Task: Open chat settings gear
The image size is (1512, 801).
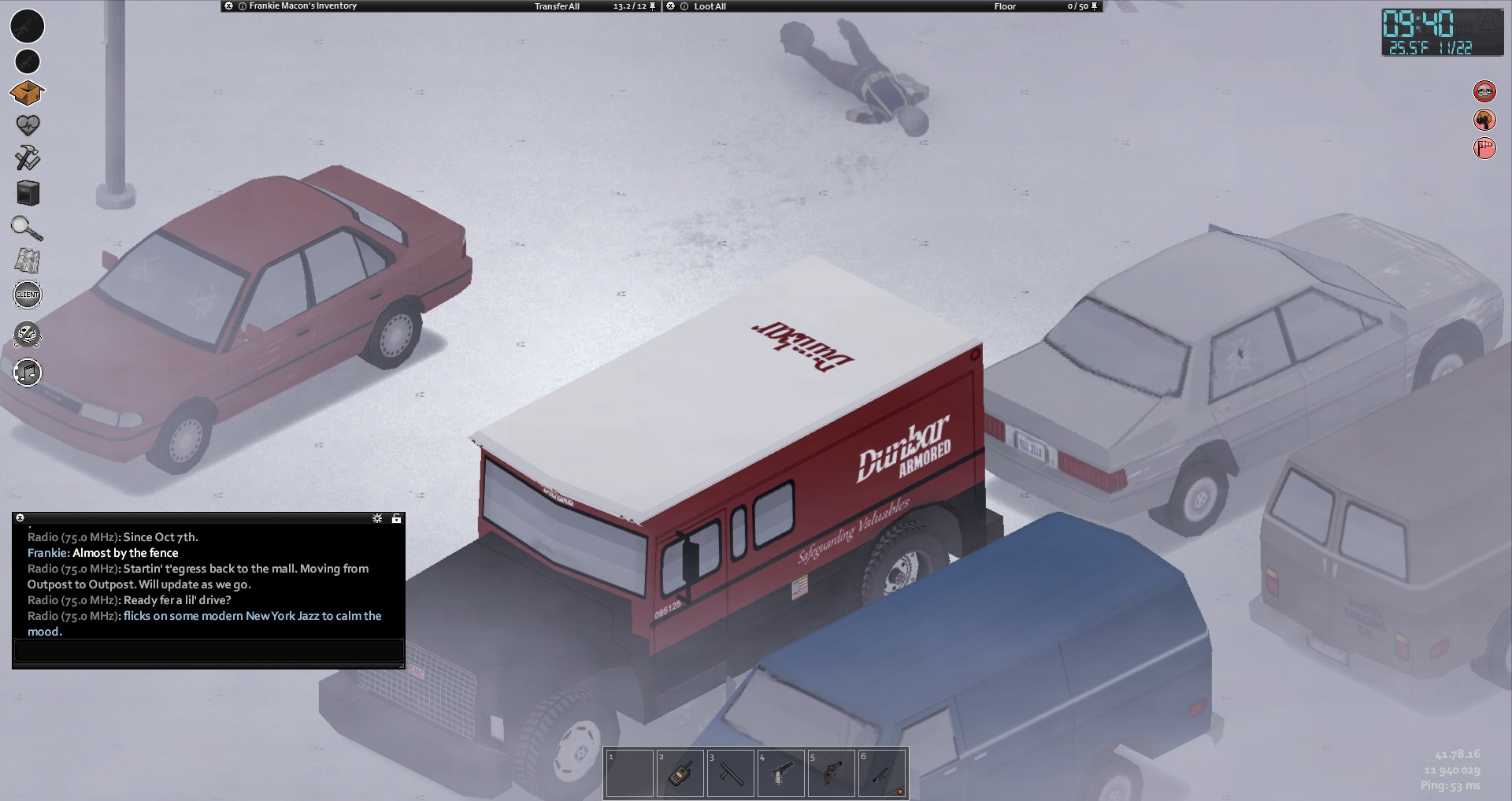Action: (377, 518)
